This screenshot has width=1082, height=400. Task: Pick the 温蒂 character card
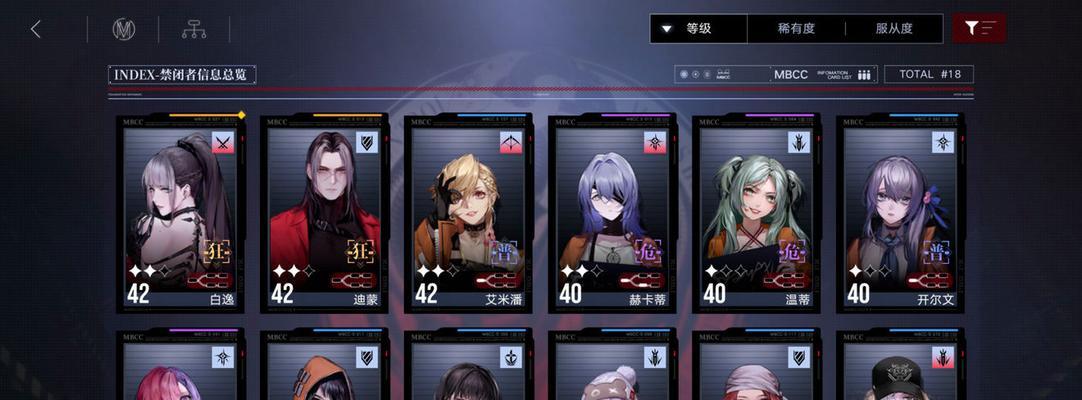pos(757,214)
